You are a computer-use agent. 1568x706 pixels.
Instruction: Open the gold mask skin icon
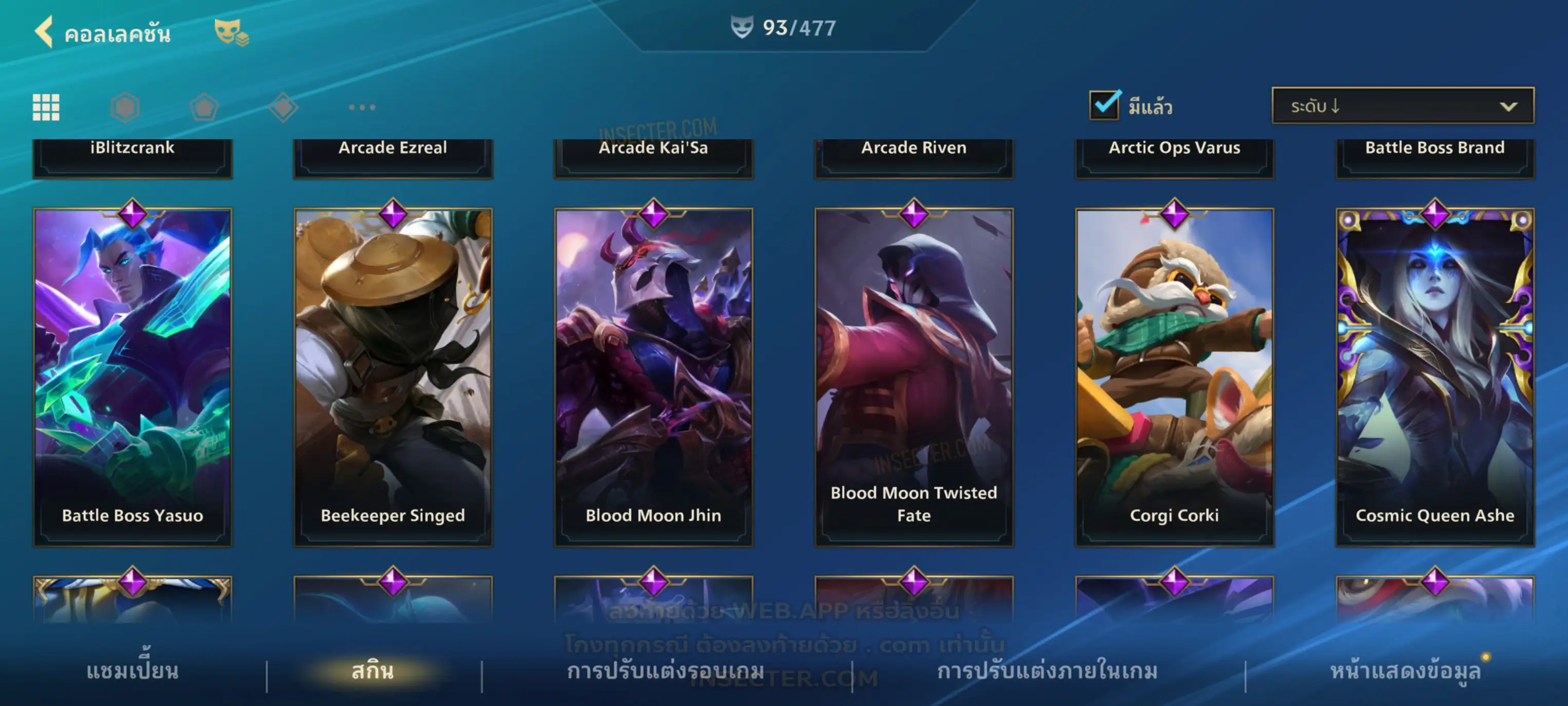tap(231, 32)
